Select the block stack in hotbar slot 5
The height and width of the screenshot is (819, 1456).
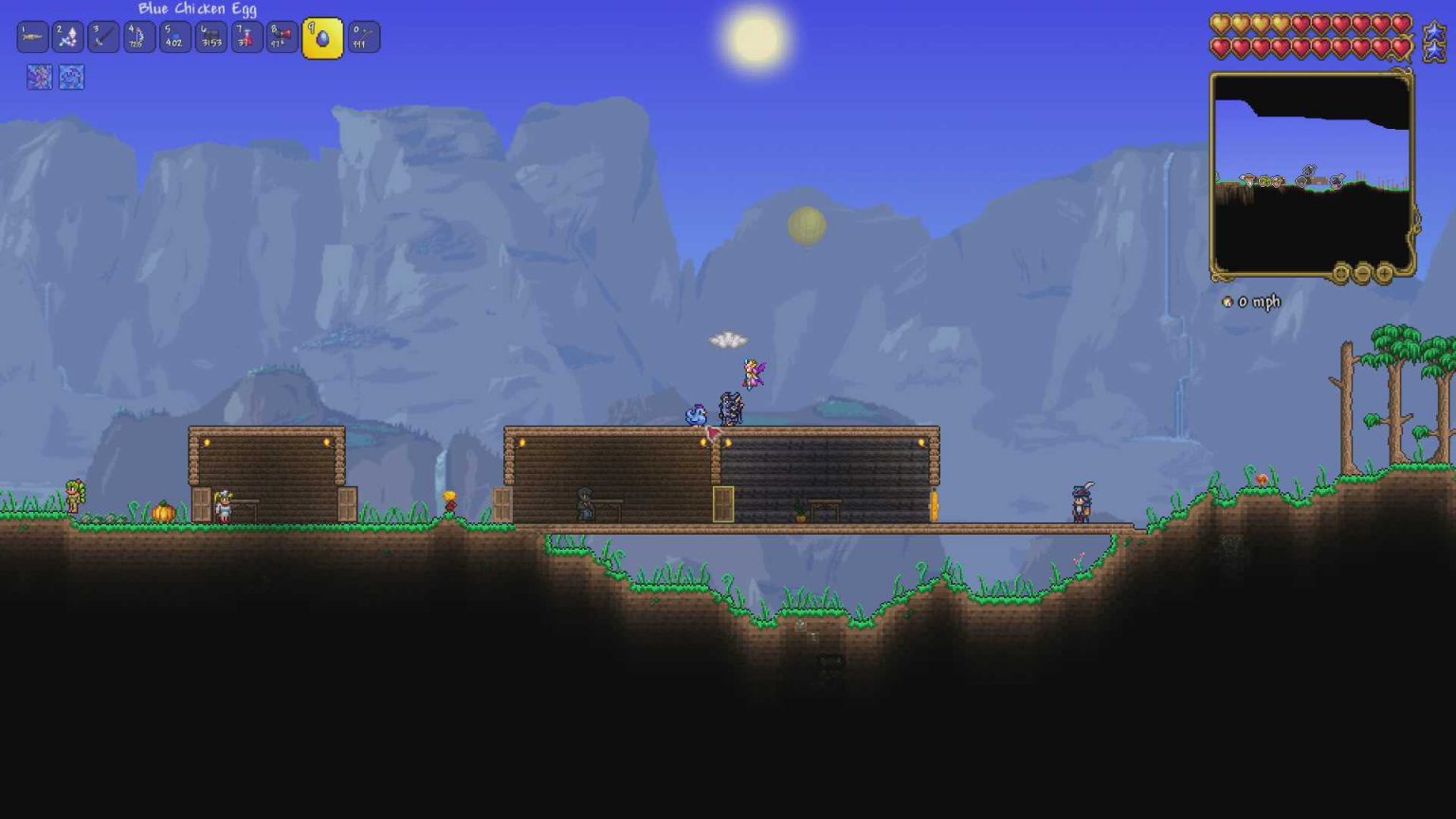pos(174,37)
